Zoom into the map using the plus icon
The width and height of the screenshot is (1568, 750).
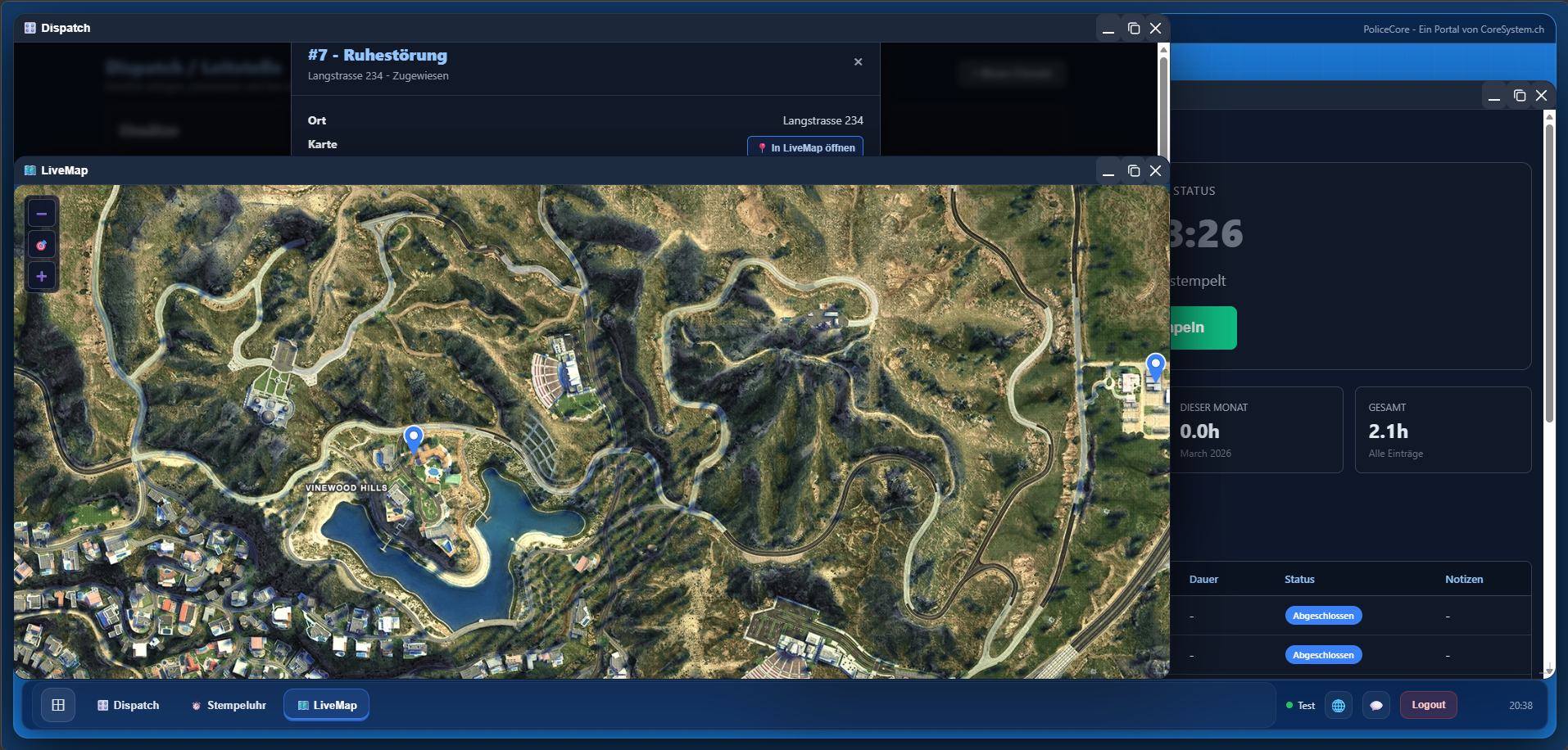coord(42,276)
